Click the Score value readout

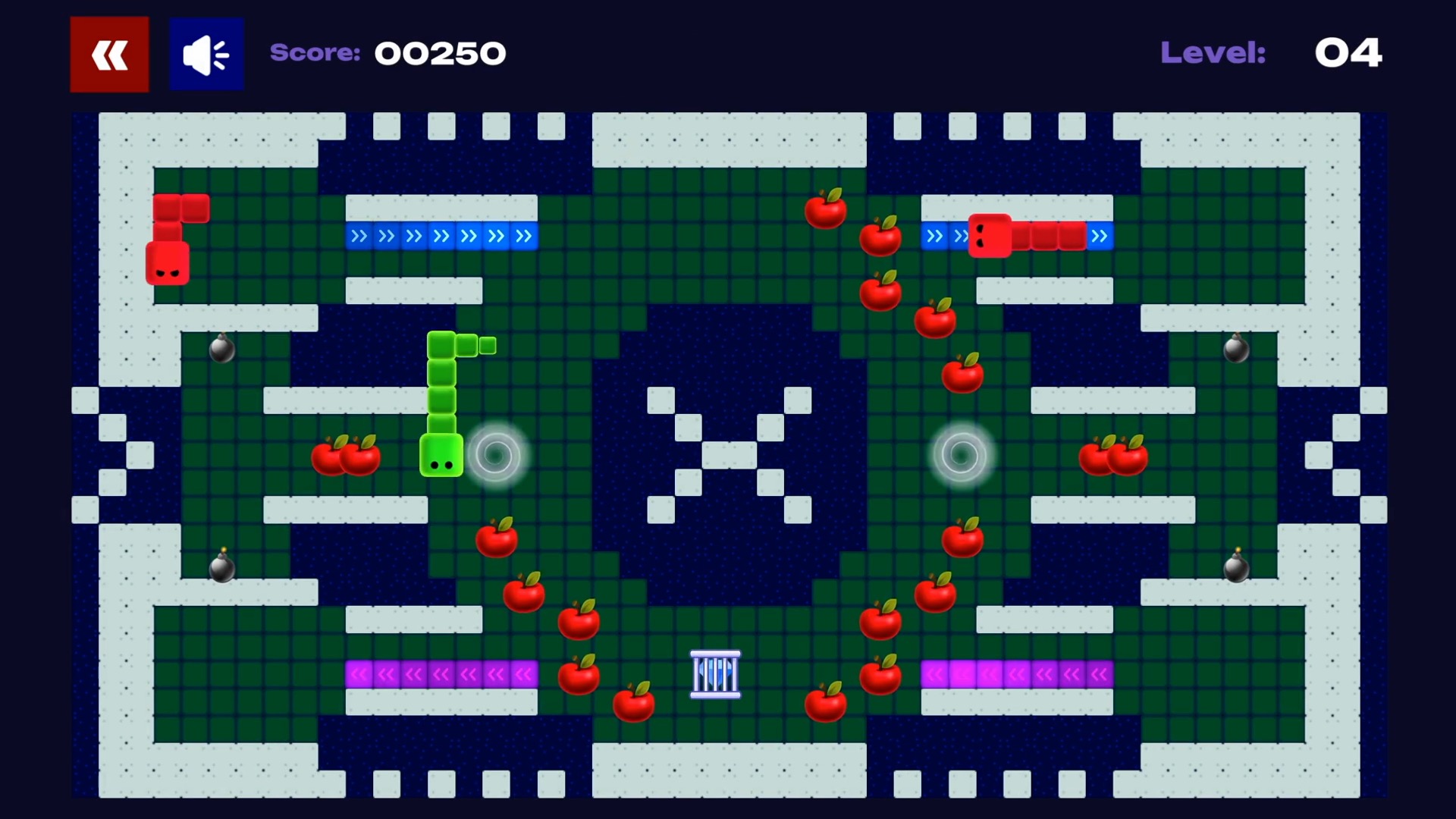click(x=441, y=53)
